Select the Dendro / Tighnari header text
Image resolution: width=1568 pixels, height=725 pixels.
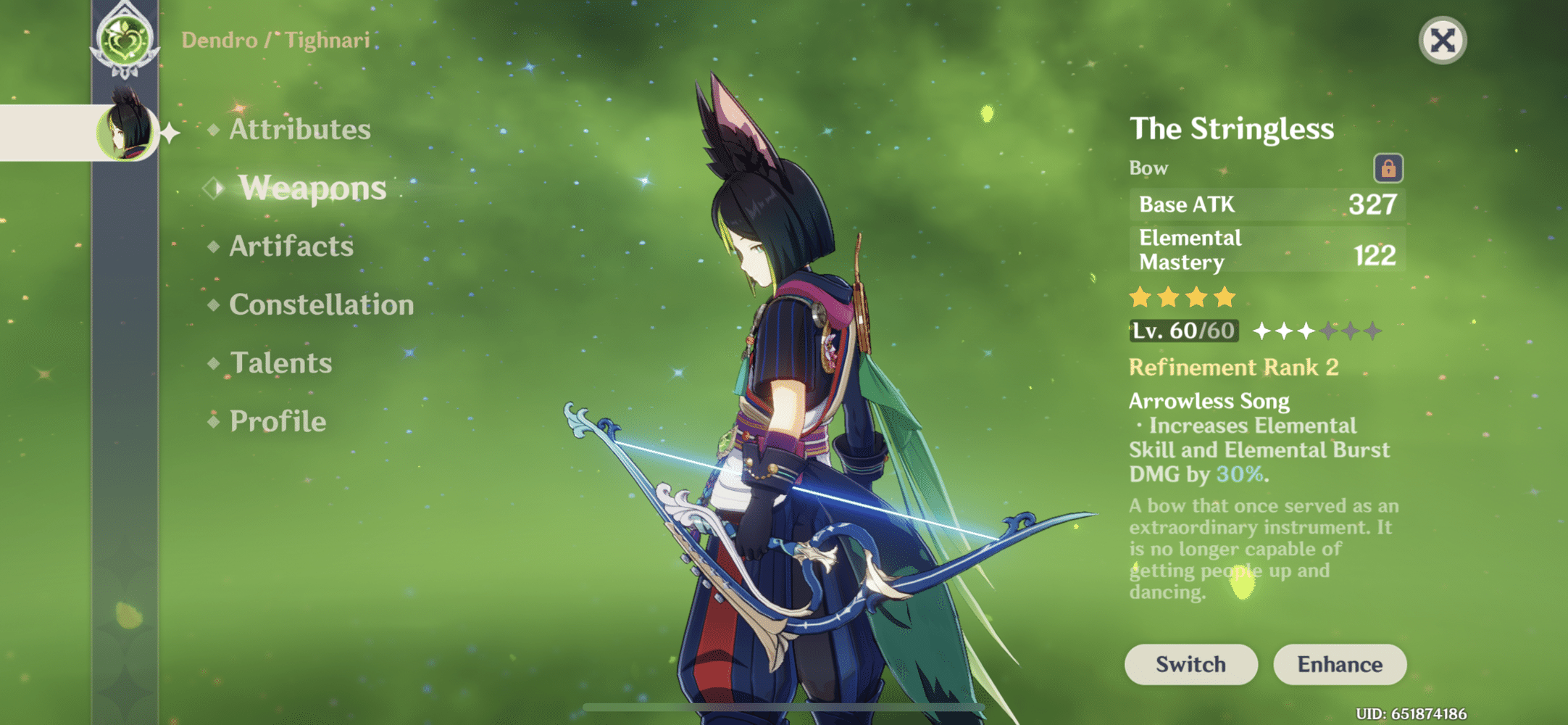(274, 40)
